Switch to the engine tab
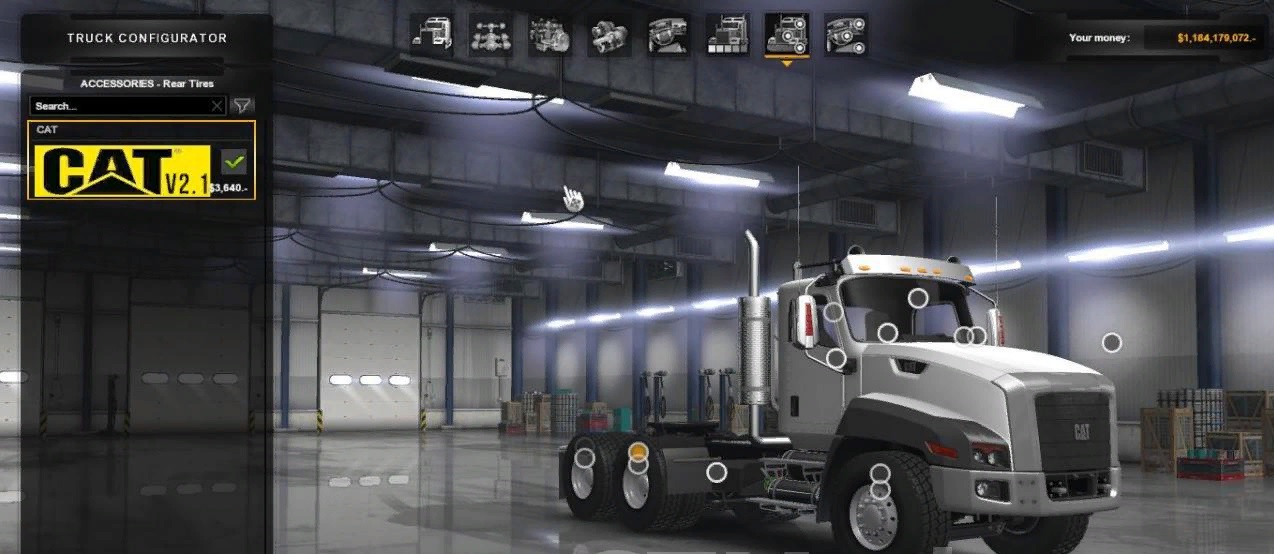This screenshot has width=1274, height=554. (549, 35)
